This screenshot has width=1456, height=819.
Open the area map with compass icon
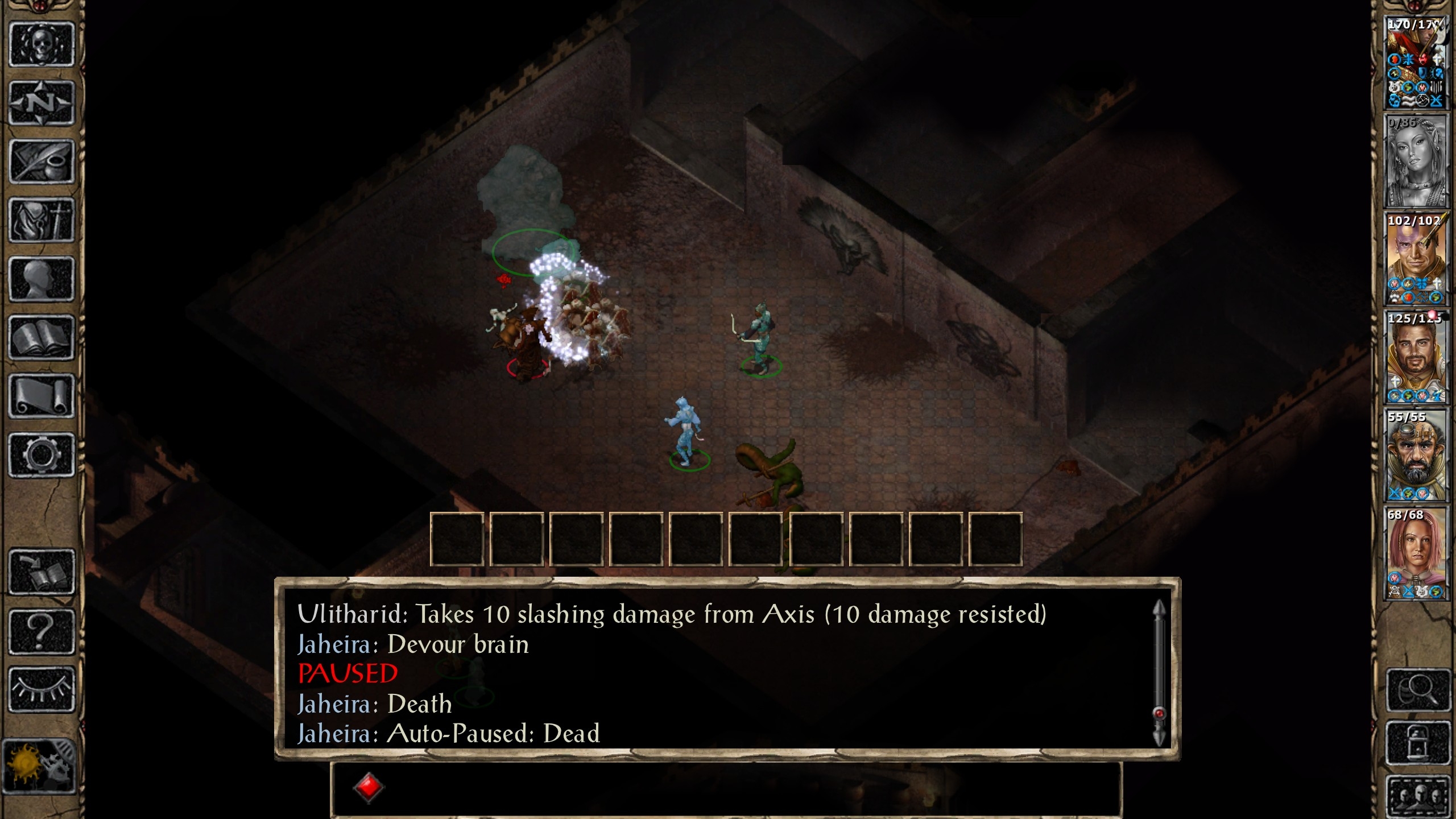(x=42, y=103)
